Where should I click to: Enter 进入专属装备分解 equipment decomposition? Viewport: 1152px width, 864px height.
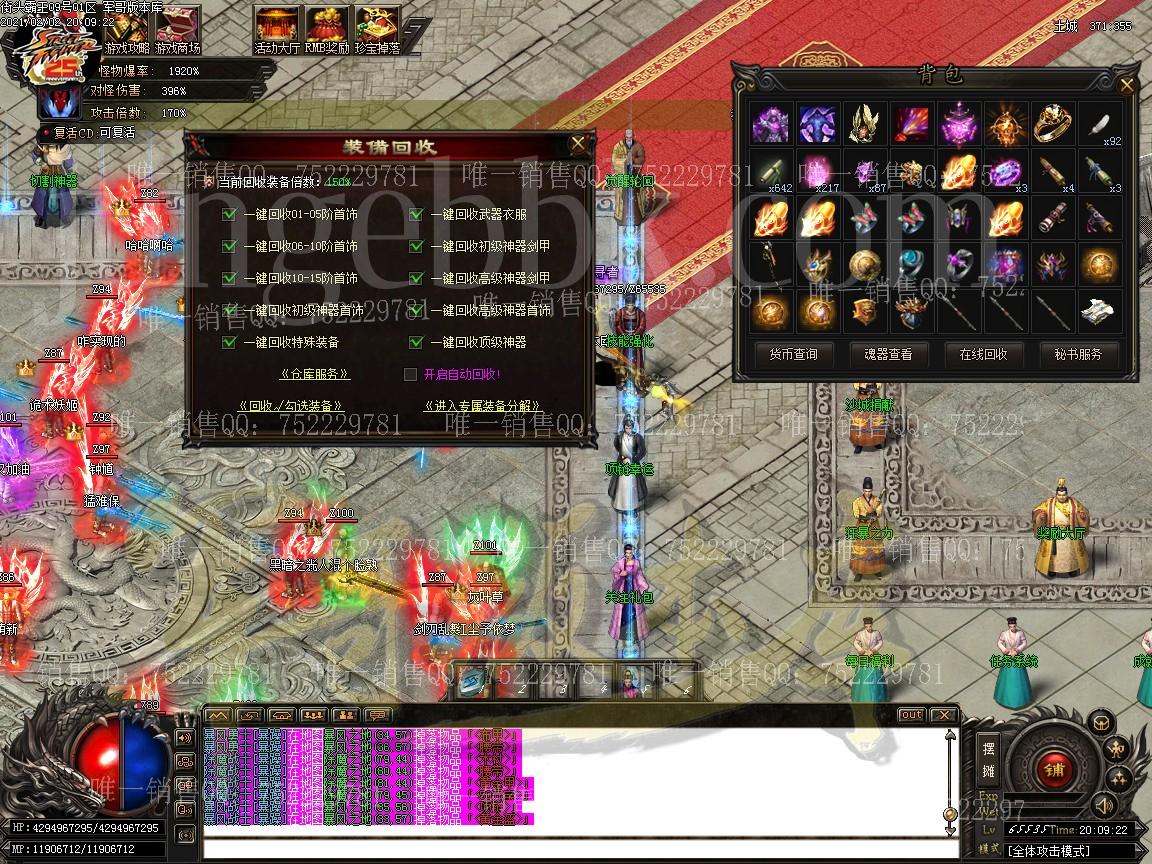483,406
